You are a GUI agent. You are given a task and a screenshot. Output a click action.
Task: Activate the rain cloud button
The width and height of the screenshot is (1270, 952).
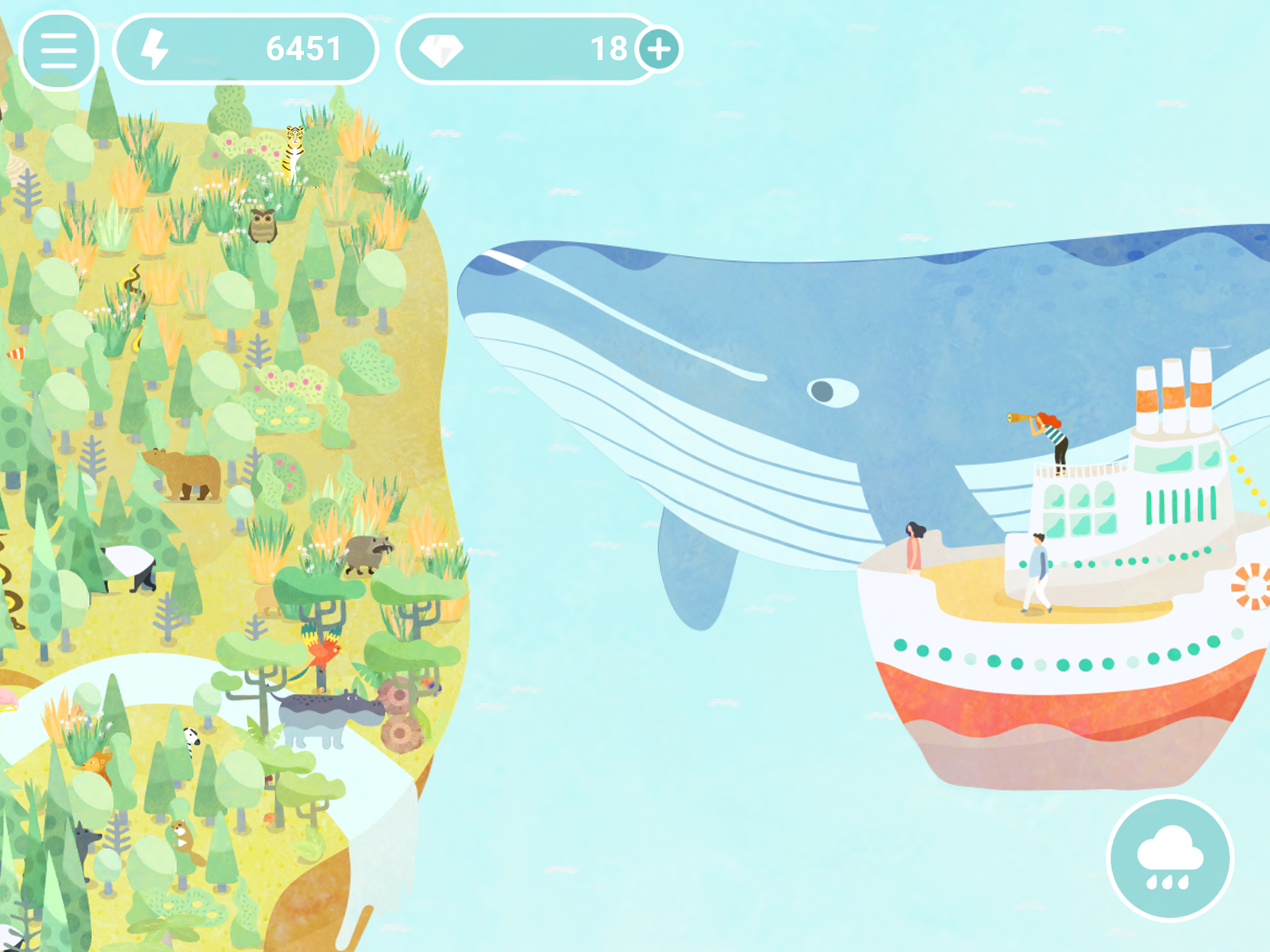(1169, 858)
